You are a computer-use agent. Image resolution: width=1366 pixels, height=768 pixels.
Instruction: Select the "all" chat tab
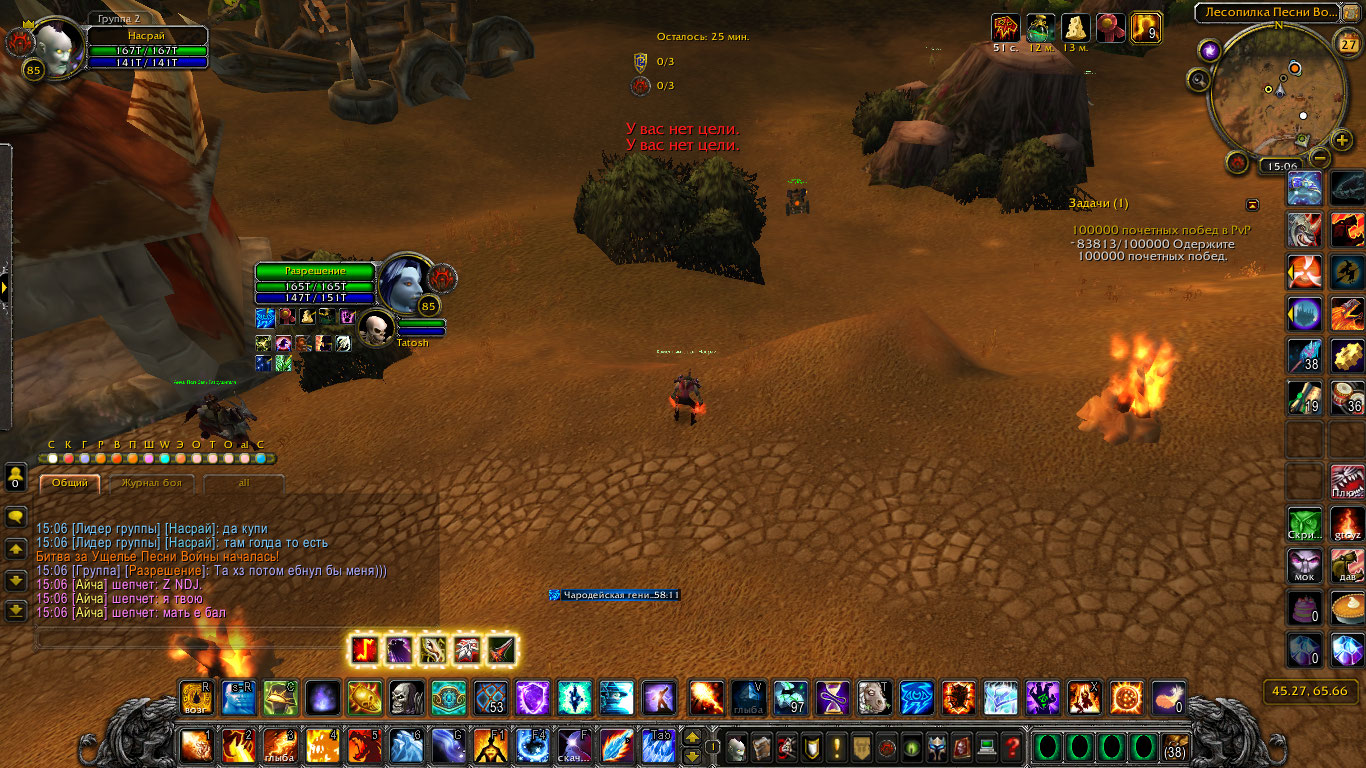point(243,483)
